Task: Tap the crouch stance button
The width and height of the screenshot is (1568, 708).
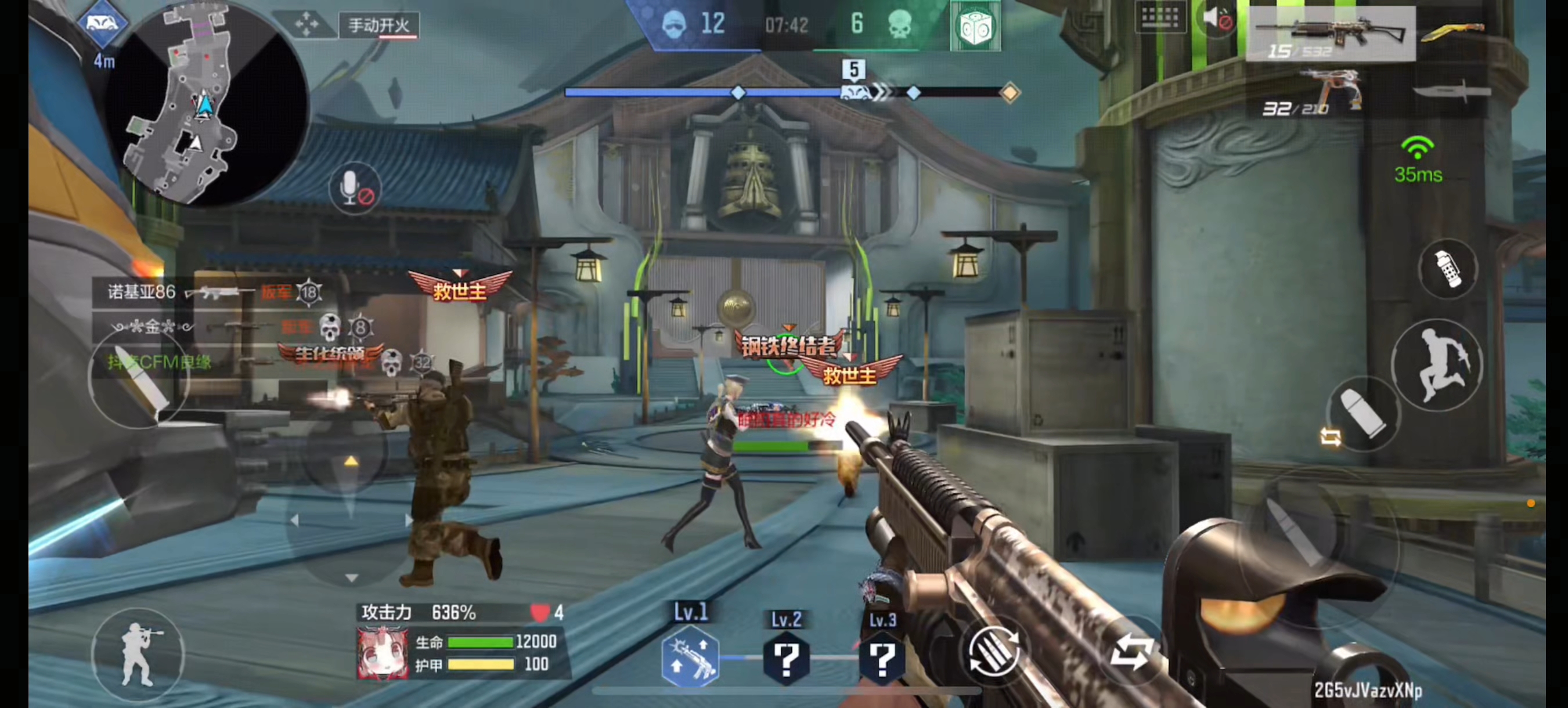Action: 138,655
